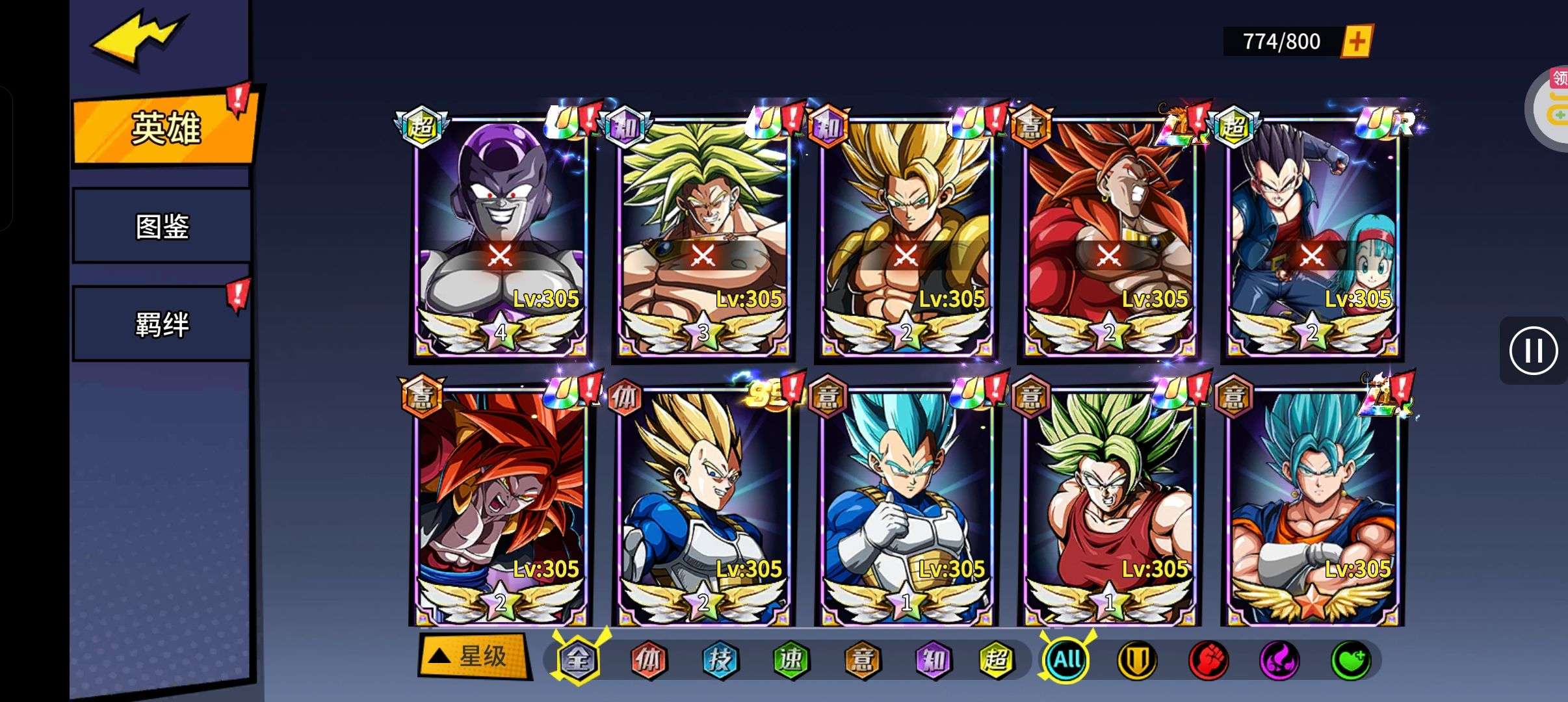Show only green heart support class heroes
Viewport: 1568px width, 702px height.
pos(1351,660)
